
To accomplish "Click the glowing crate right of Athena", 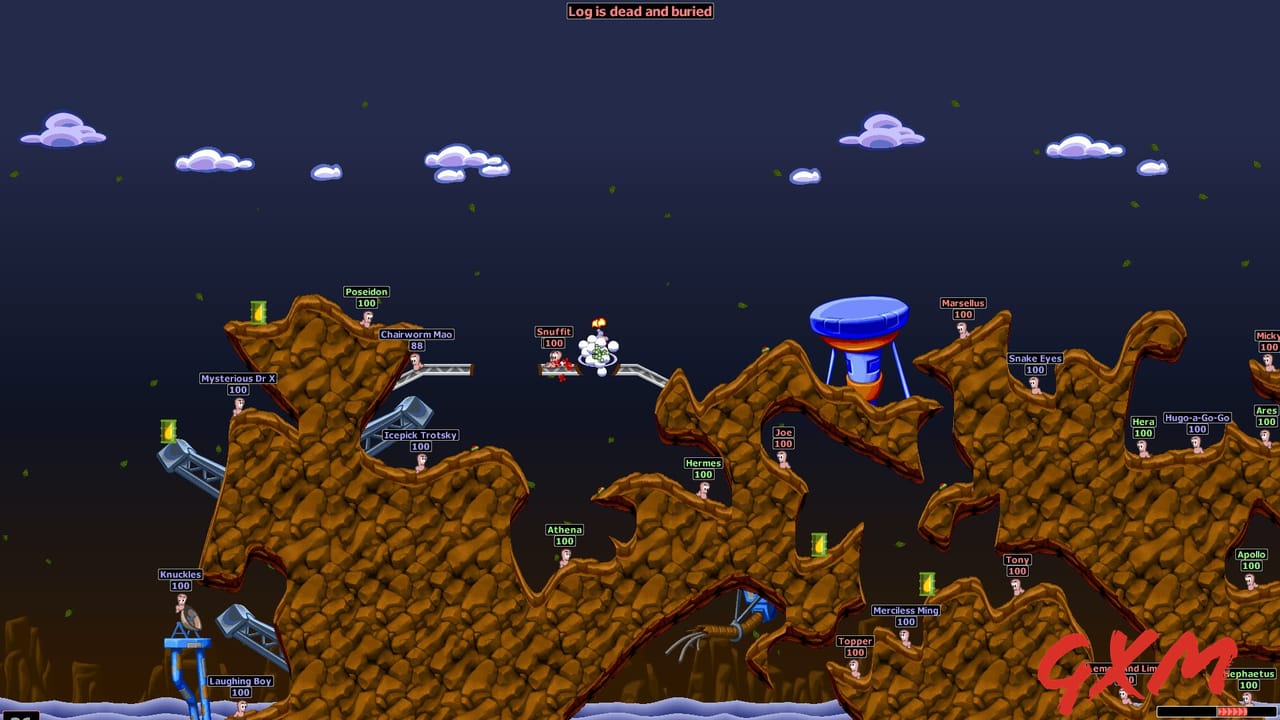I will coord(819,546).
